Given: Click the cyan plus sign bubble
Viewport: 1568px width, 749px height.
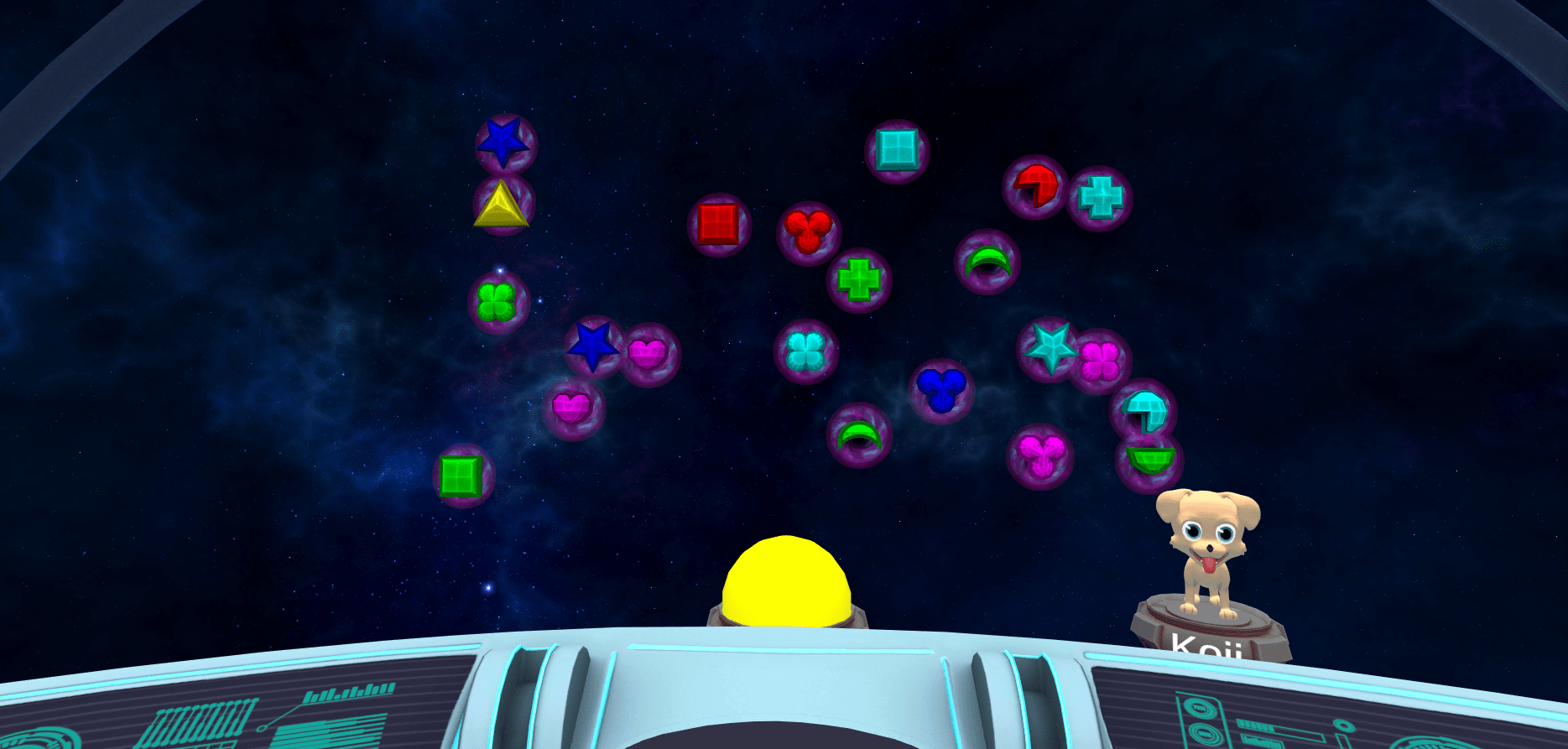Looking at the screenshot, I should point(1100,198).
